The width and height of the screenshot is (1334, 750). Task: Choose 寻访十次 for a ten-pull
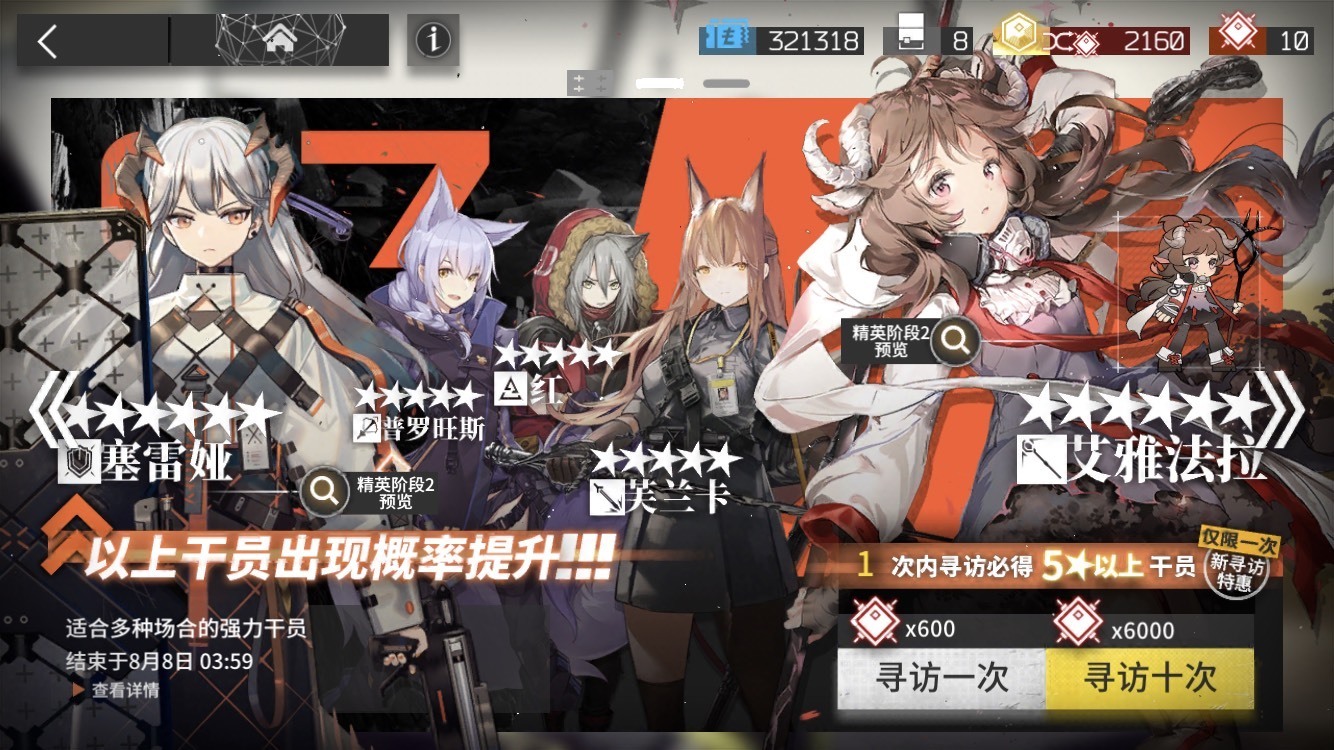[x=1150, y=679]
